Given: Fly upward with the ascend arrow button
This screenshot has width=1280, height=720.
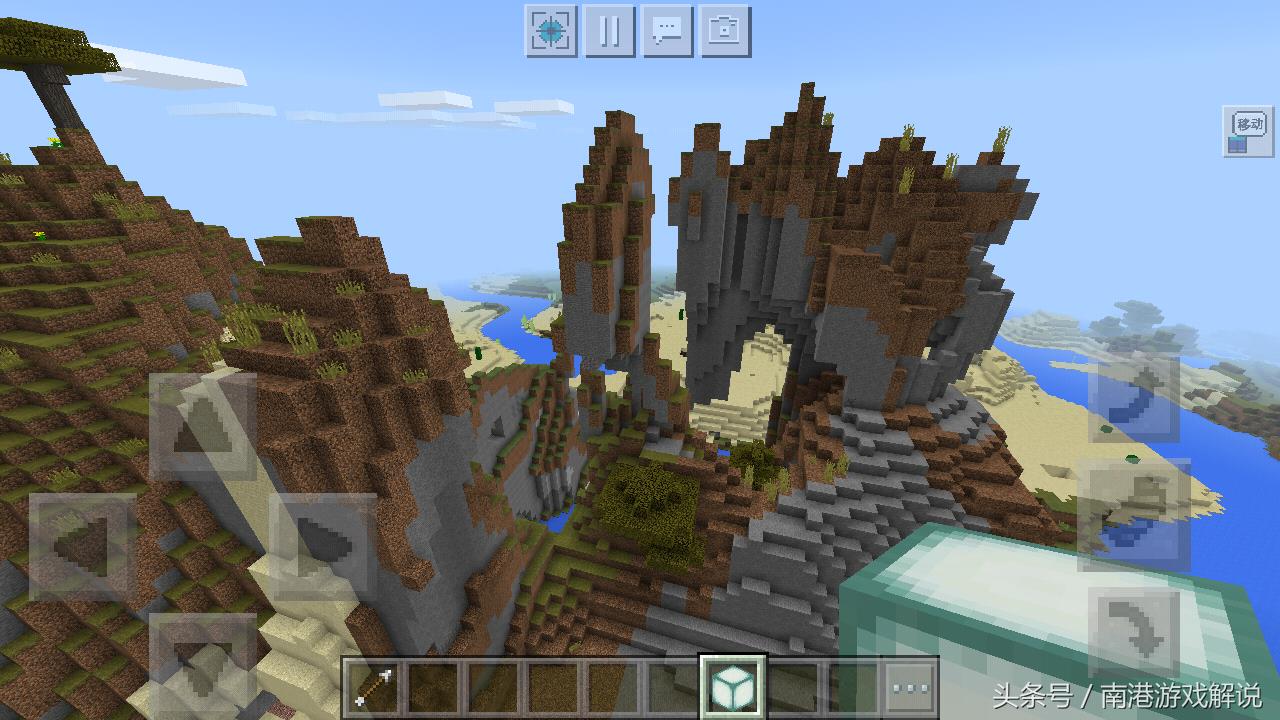Looking at the screenshot, I should [1133, 398].
